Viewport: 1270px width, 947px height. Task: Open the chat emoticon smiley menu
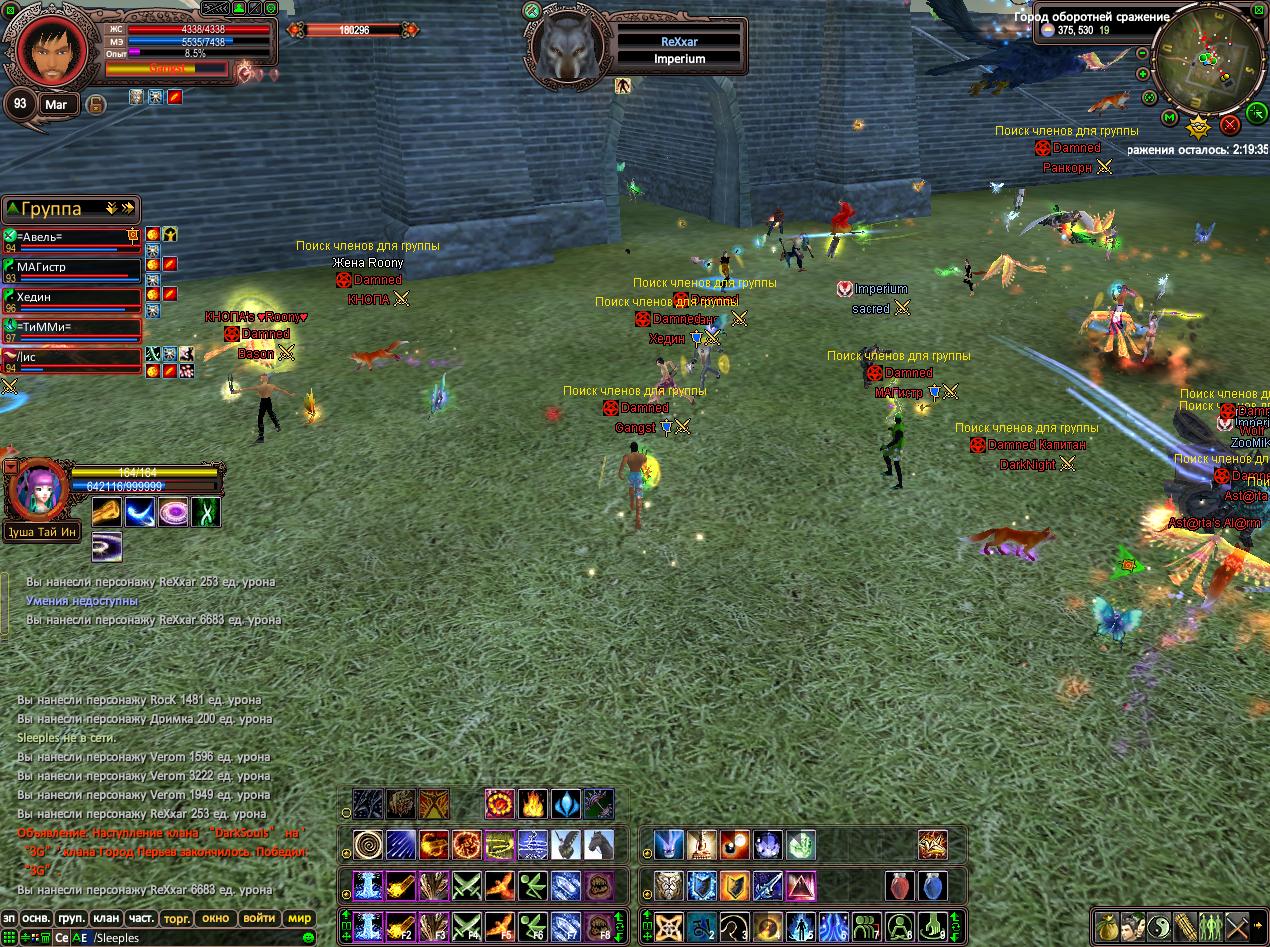309,938
